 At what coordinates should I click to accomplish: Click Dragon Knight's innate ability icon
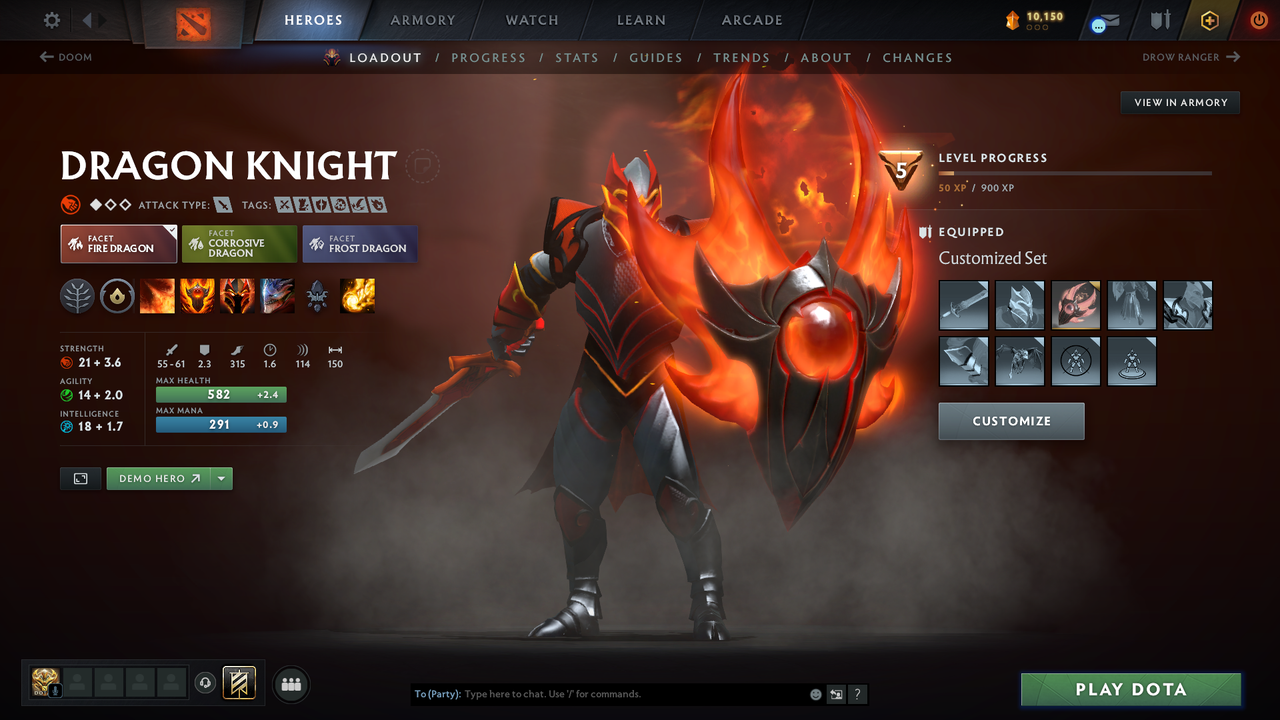coord(117,296)
